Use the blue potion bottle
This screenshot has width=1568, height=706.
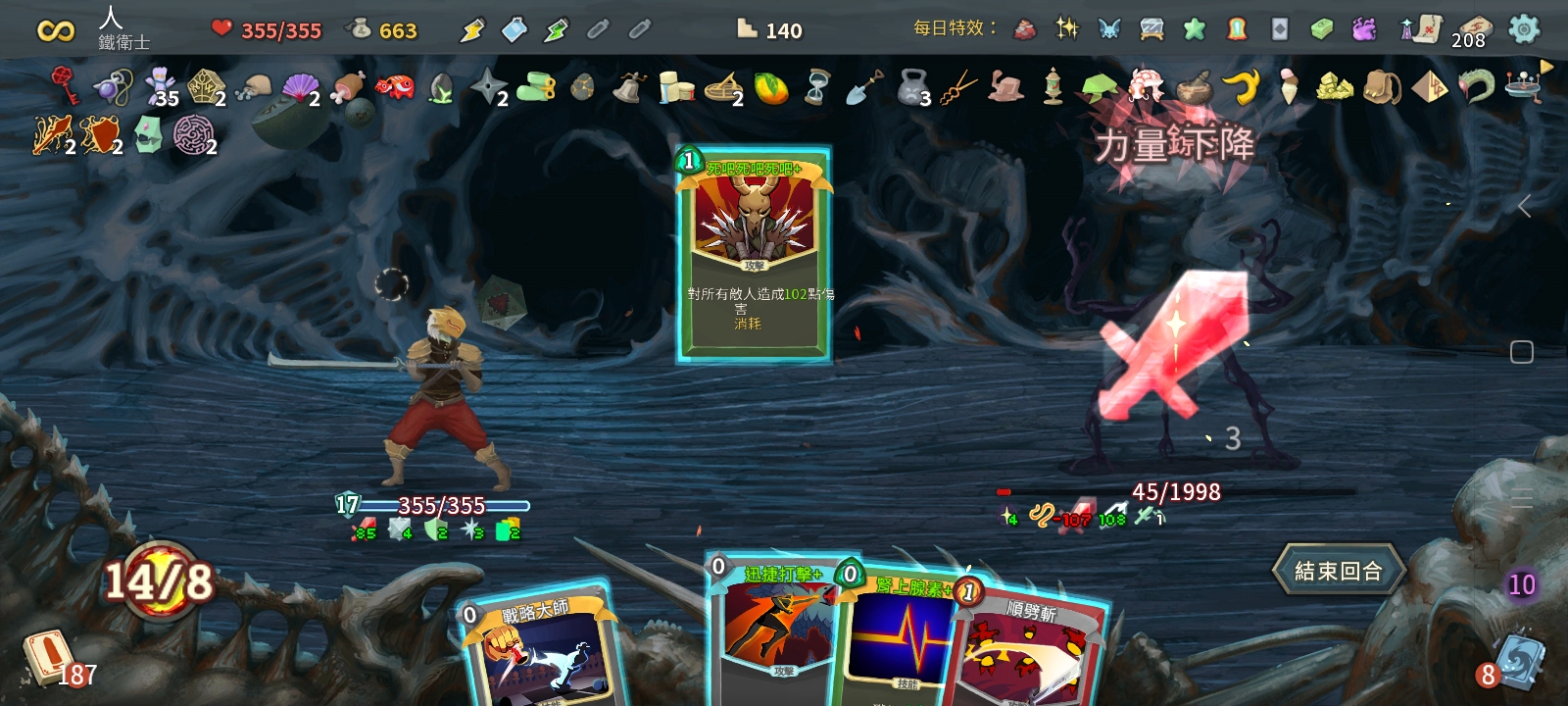click(514, 30)
